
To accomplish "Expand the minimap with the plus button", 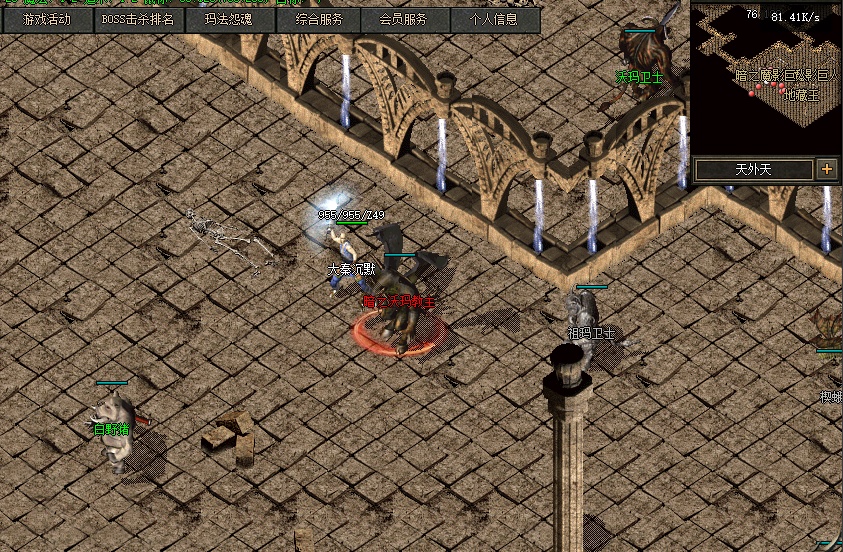I will point(827,169).
